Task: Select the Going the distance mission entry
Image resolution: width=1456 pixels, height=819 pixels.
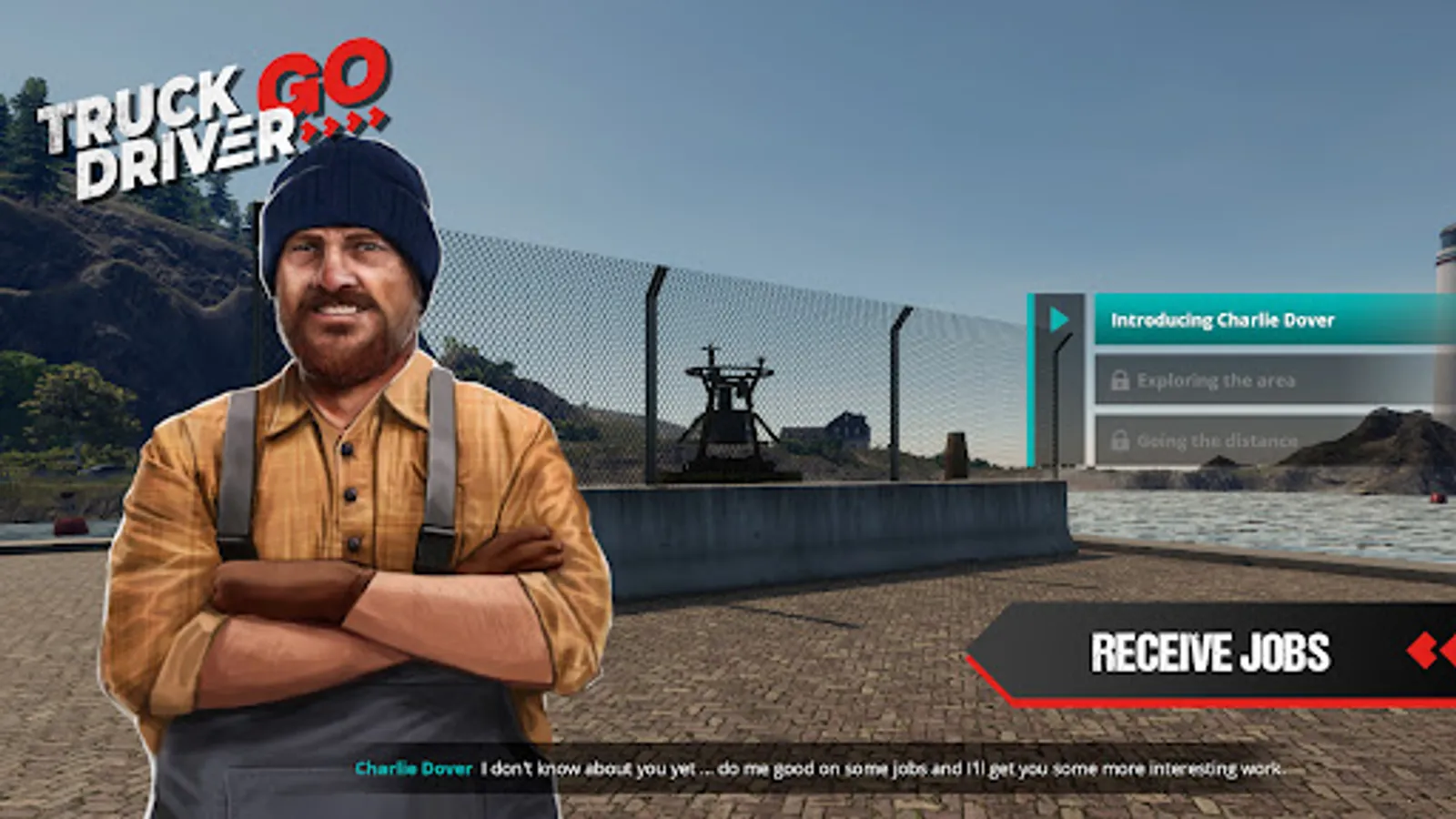Action: tap(1219, 441)
